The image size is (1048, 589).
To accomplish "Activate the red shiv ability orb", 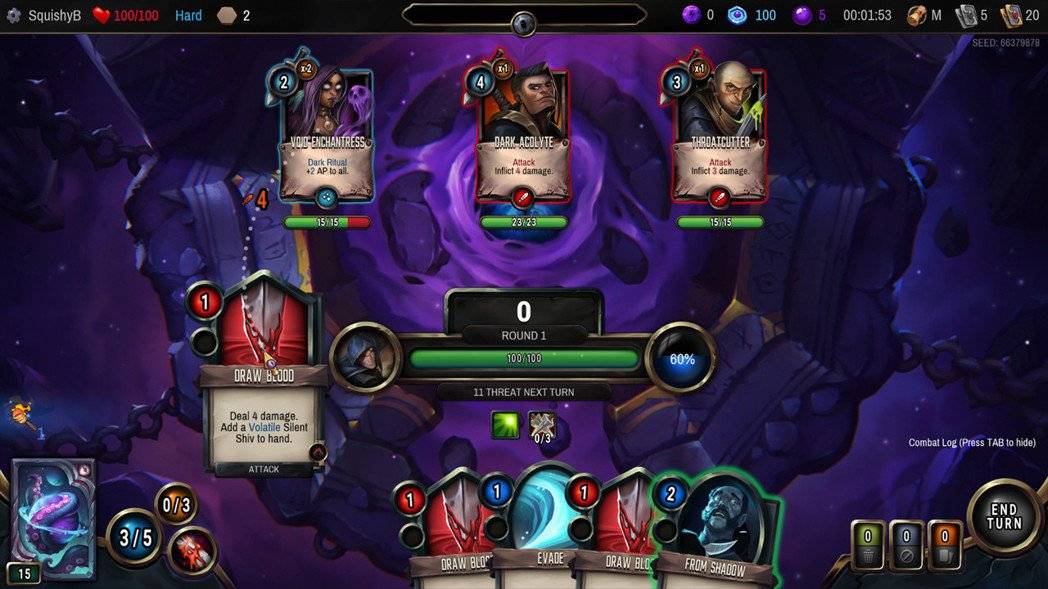I will [x=192, y=549].
